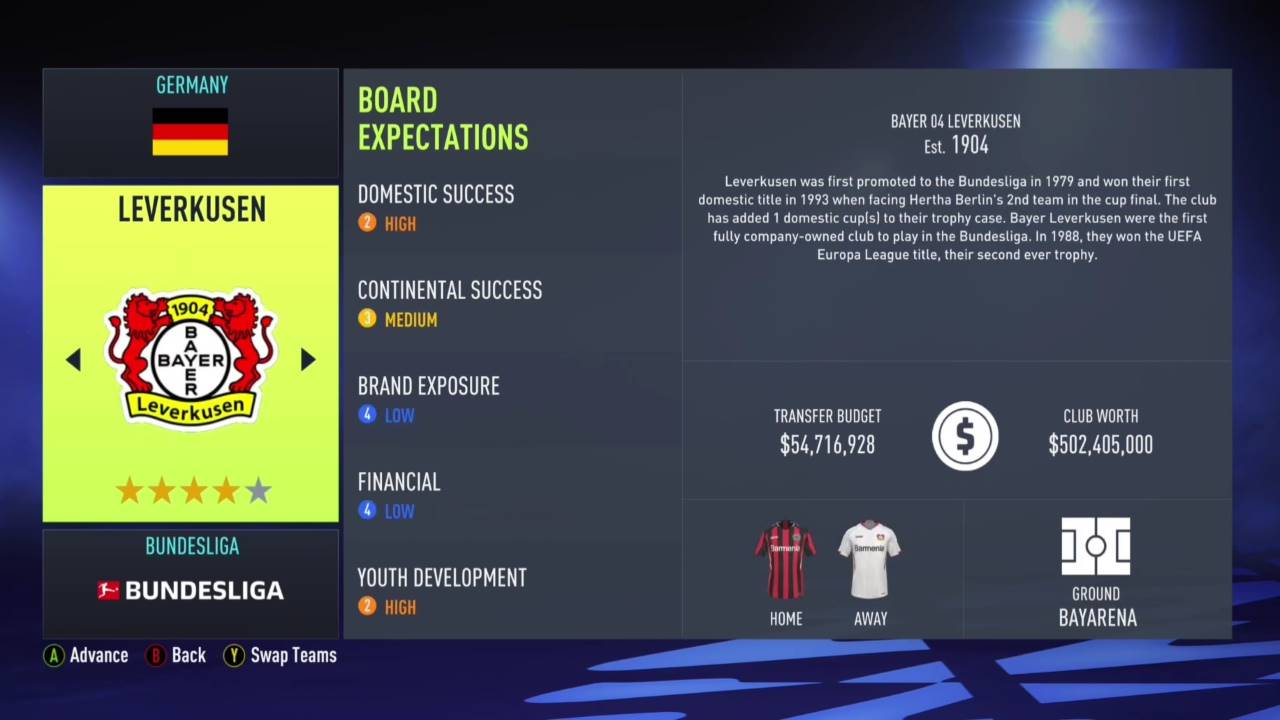This screenshot has width=1280, height=720.
Task: Select the Germany flag icon
Action: pyautogui.click(x=190, y=131)
